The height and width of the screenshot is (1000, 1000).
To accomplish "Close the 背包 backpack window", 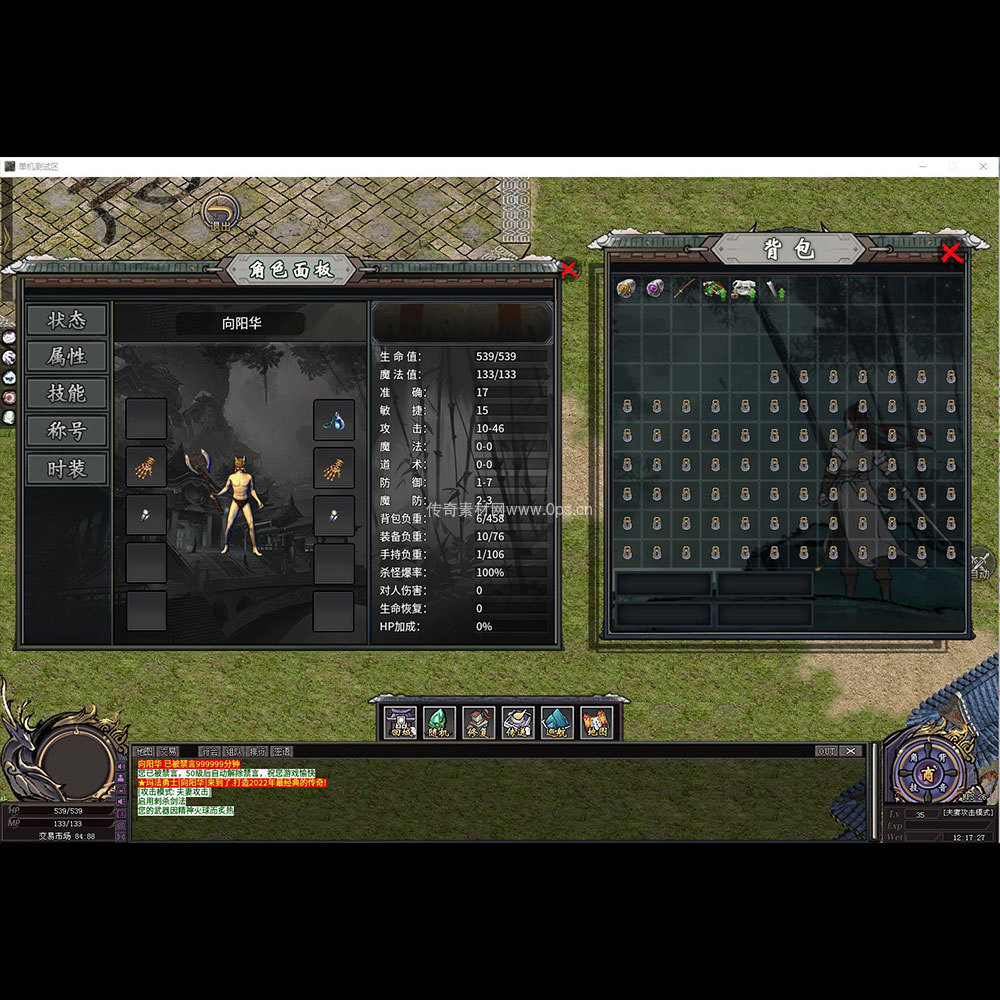I will pyautogui.click(x=951, y=253).
